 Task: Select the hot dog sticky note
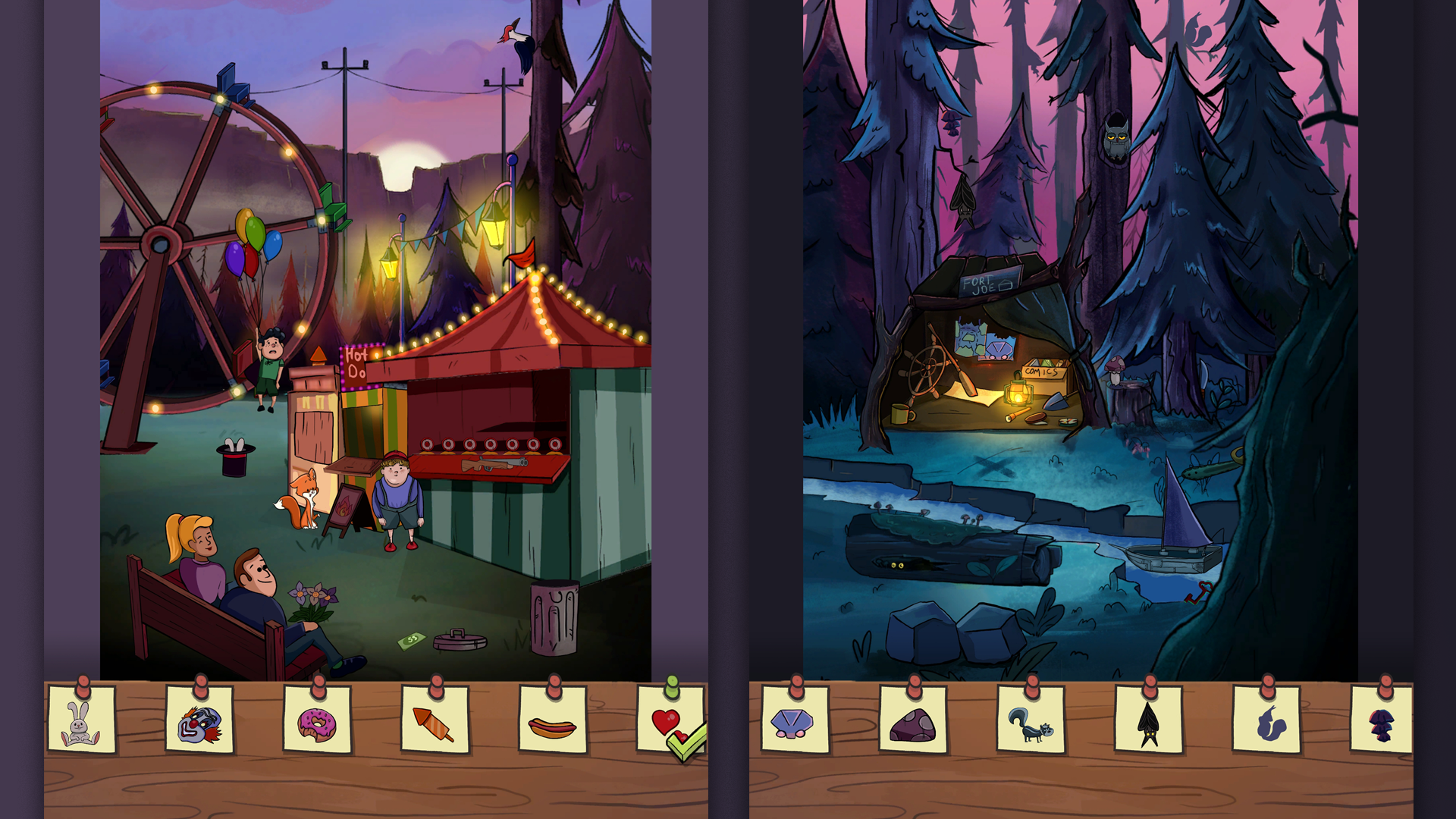(x=554, y=726)
